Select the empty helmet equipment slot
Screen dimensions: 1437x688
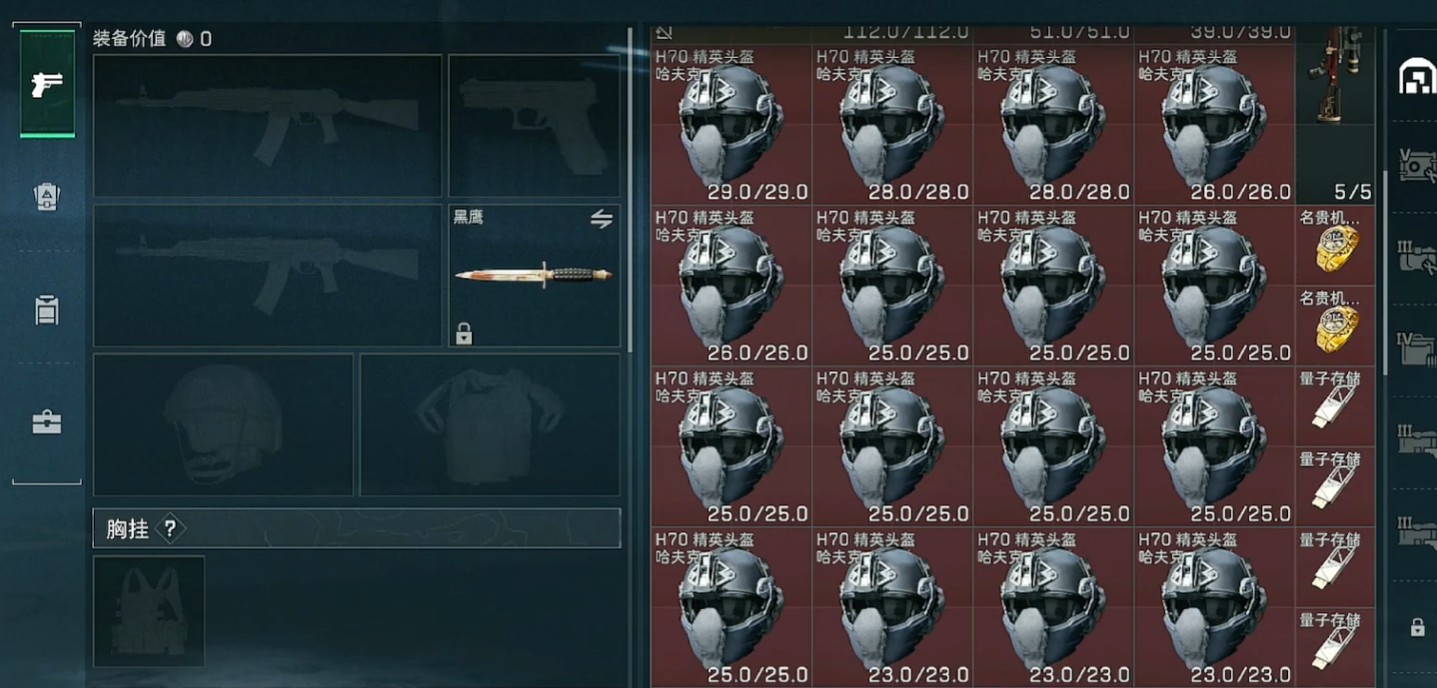click(223, 424)
